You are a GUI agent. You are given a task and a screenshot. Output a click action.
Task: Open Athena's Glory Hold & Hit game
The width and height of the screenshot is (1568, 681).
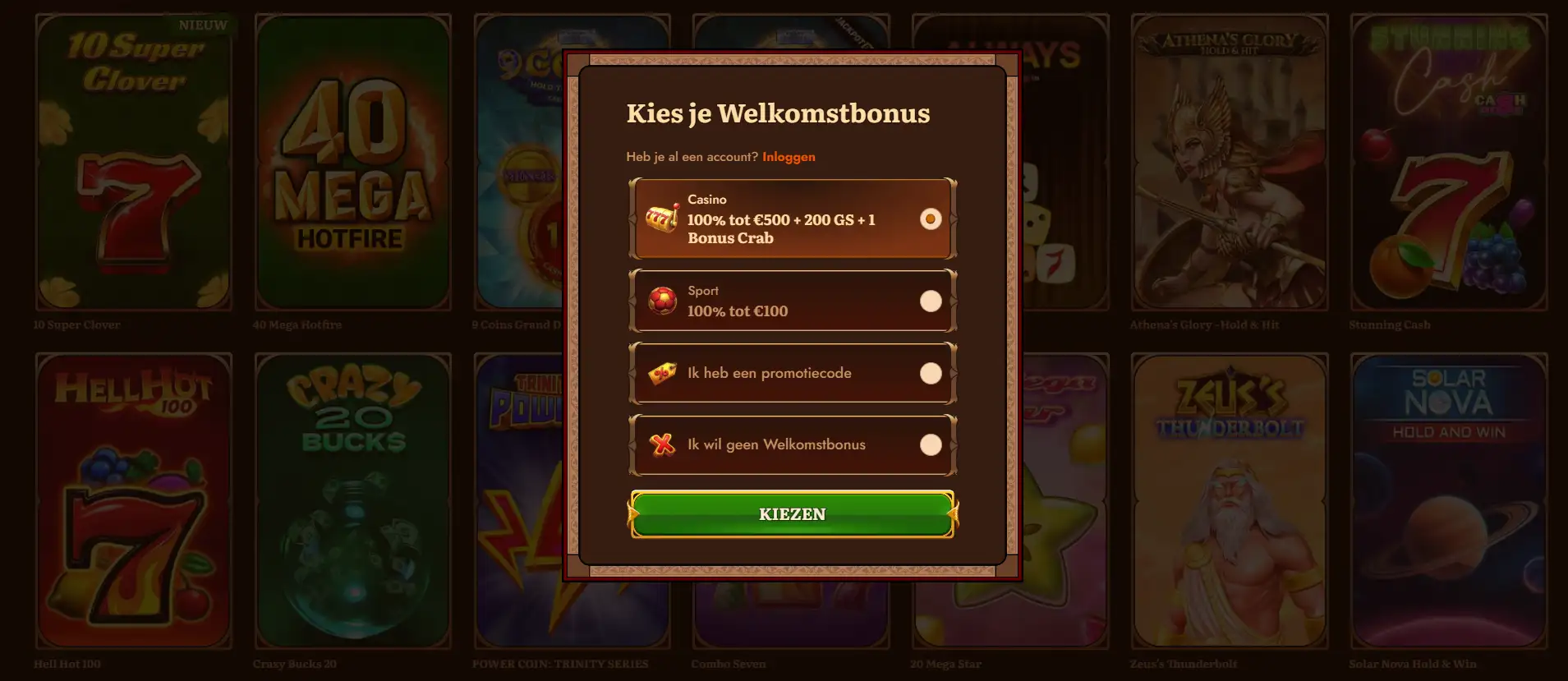tap(1230, 164)
